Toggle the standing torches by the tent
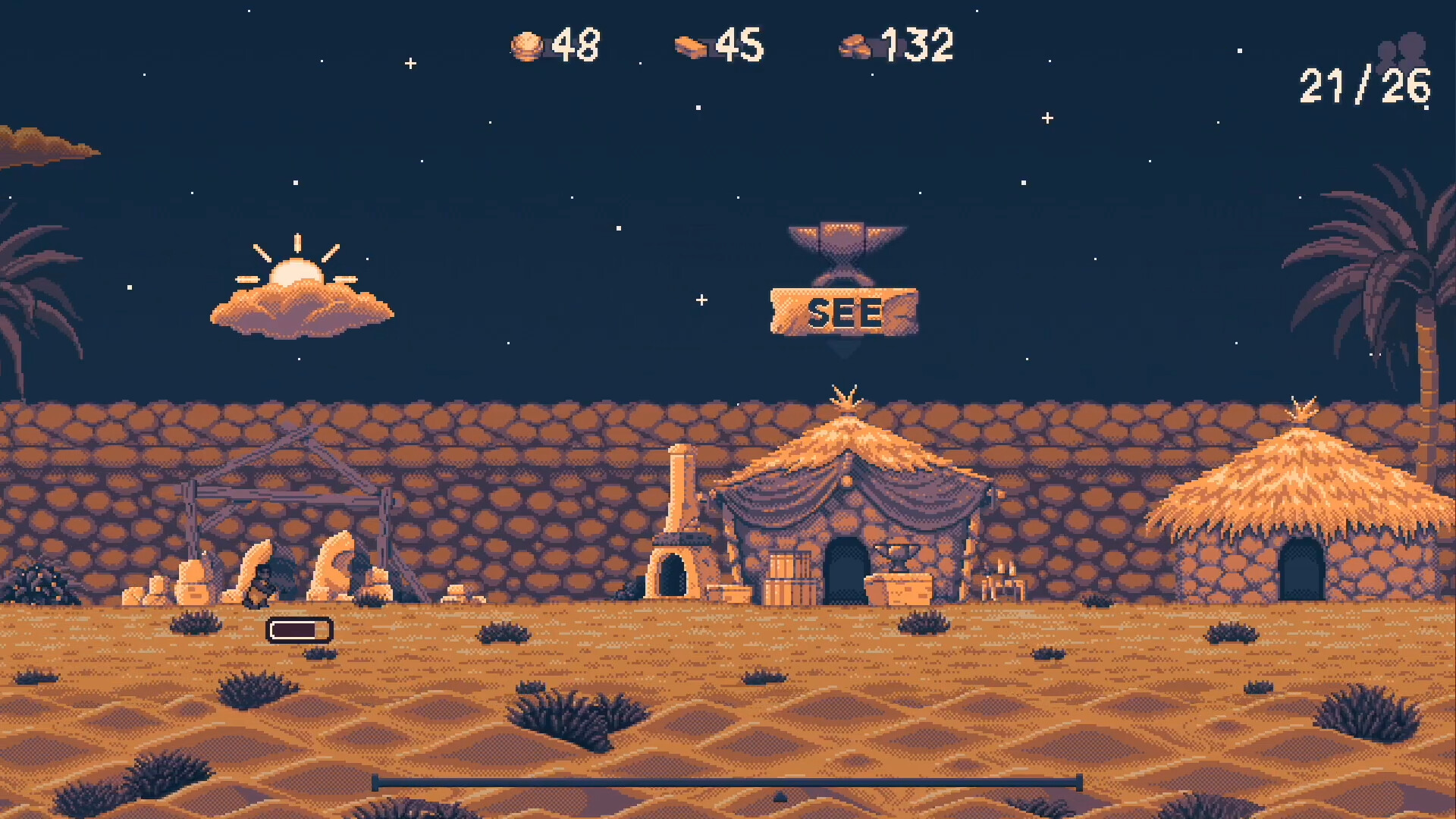This screenshot has height=819, width=1456. (1003, 576)
